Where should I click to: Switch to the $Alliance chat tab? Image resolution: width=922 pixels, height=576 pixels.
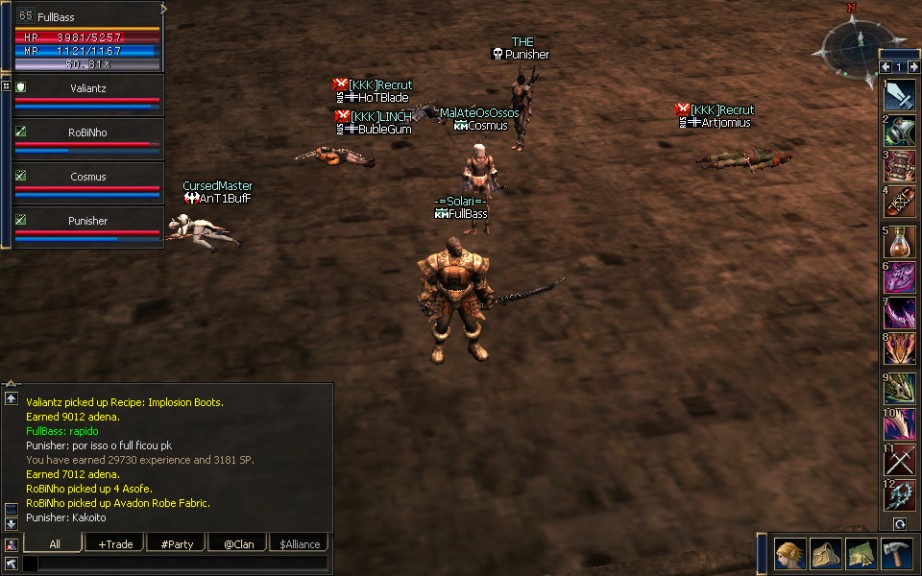point(299,544)
